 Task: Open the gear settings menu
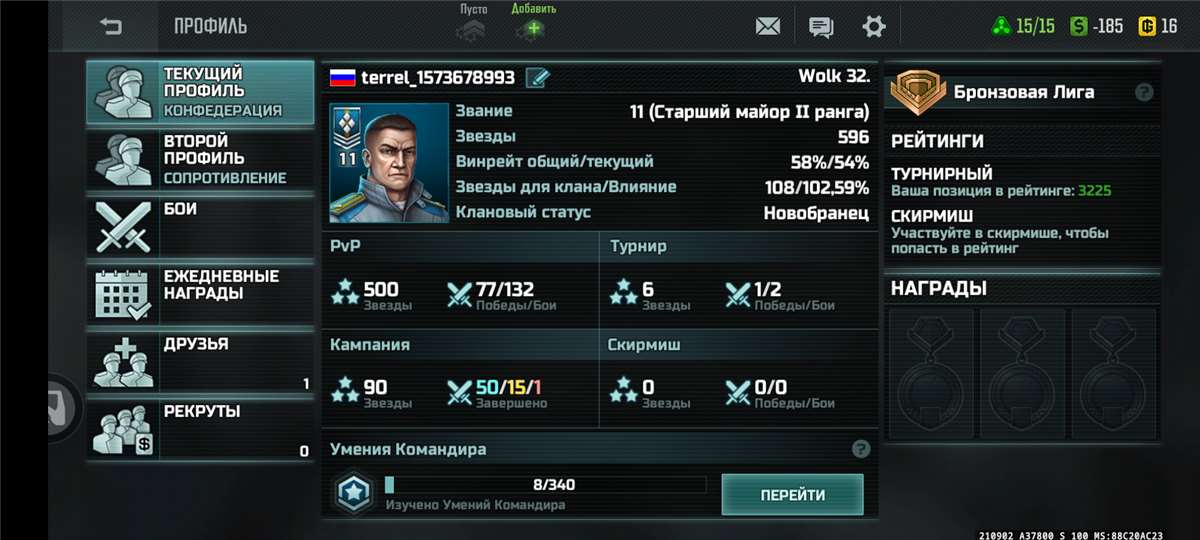[874, 26]
